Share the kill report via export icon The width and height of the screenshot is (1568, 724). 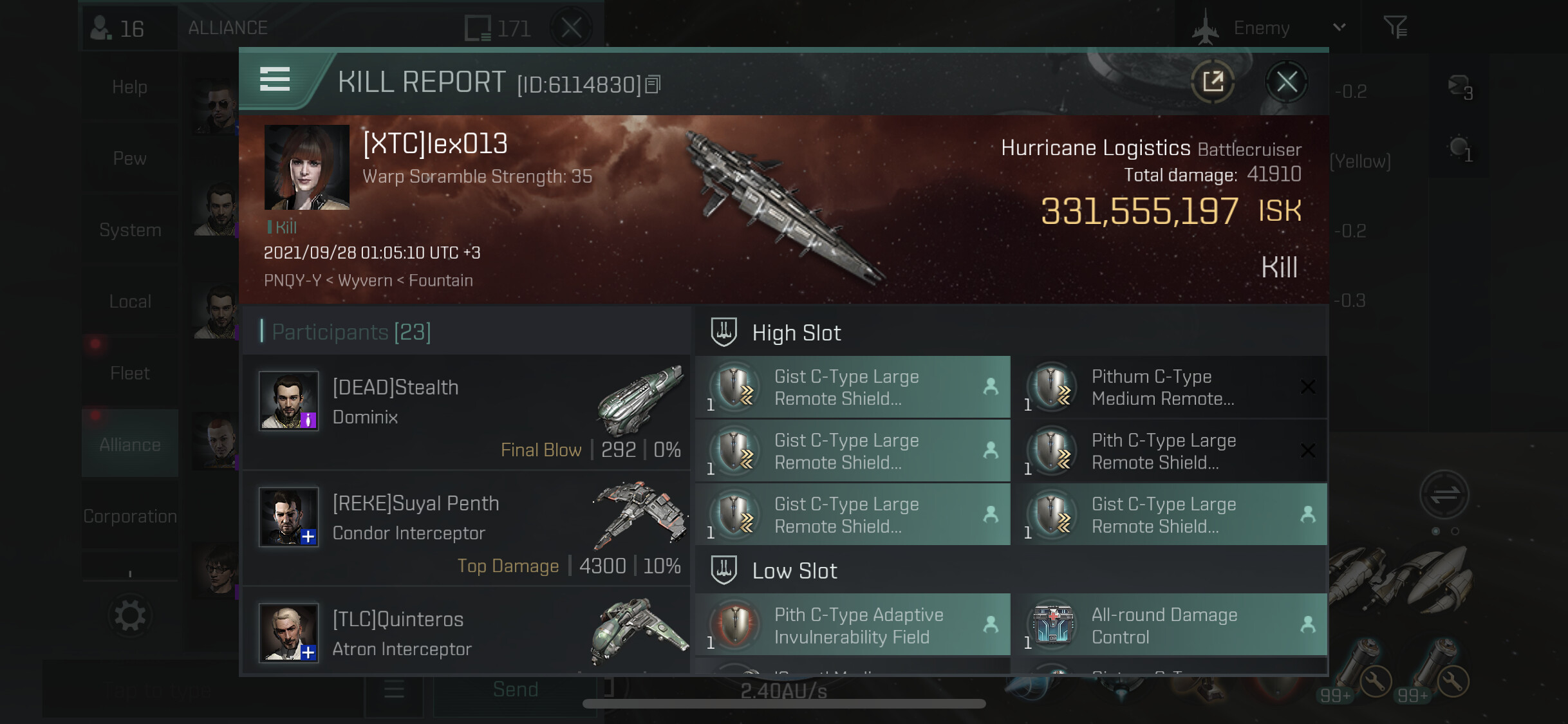[1213, 82]
